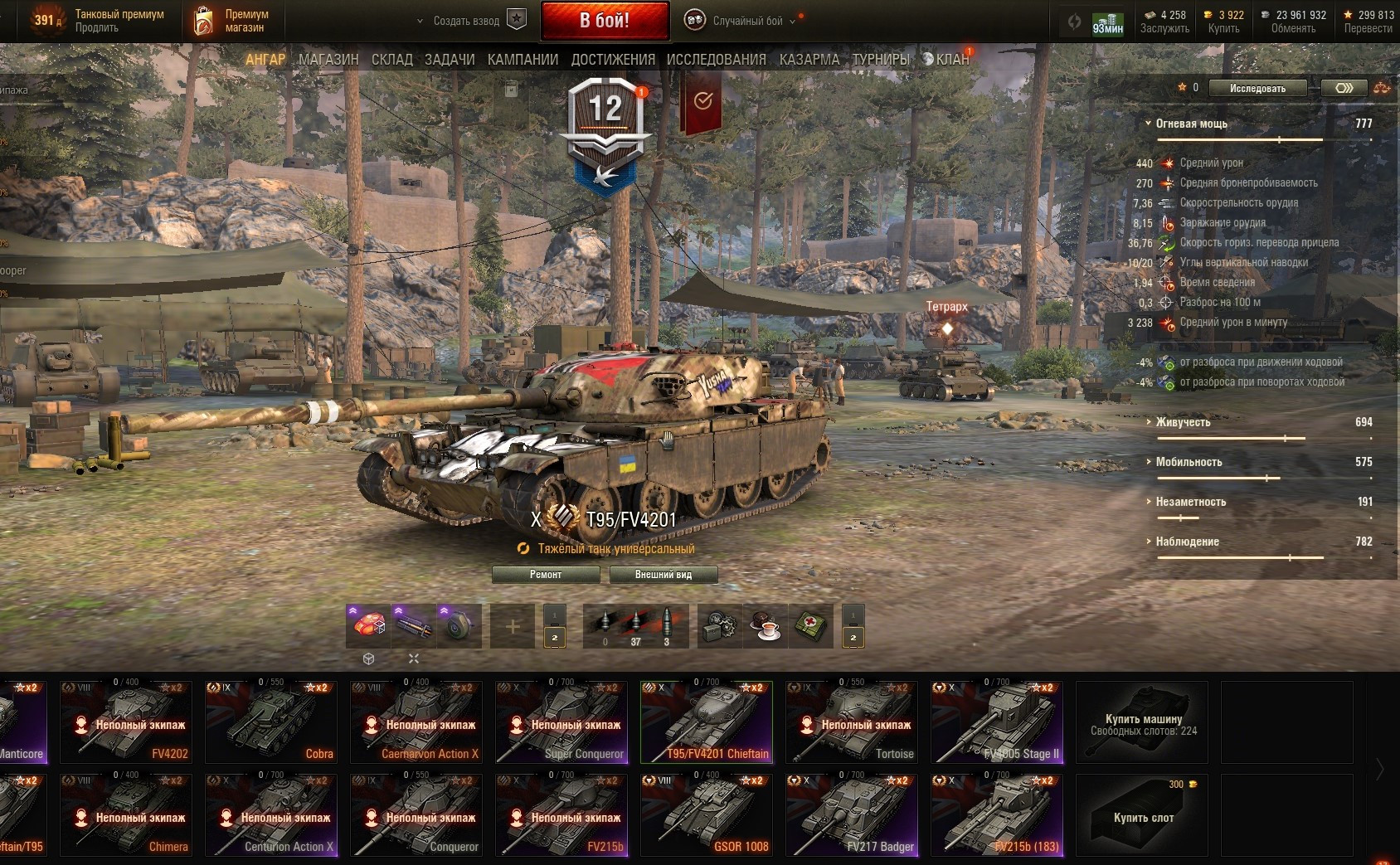The image size is (1400, 865).
Task: Select the Tortoise tank in the carousel
Action: pyautogui.click(x=852, y=722)
